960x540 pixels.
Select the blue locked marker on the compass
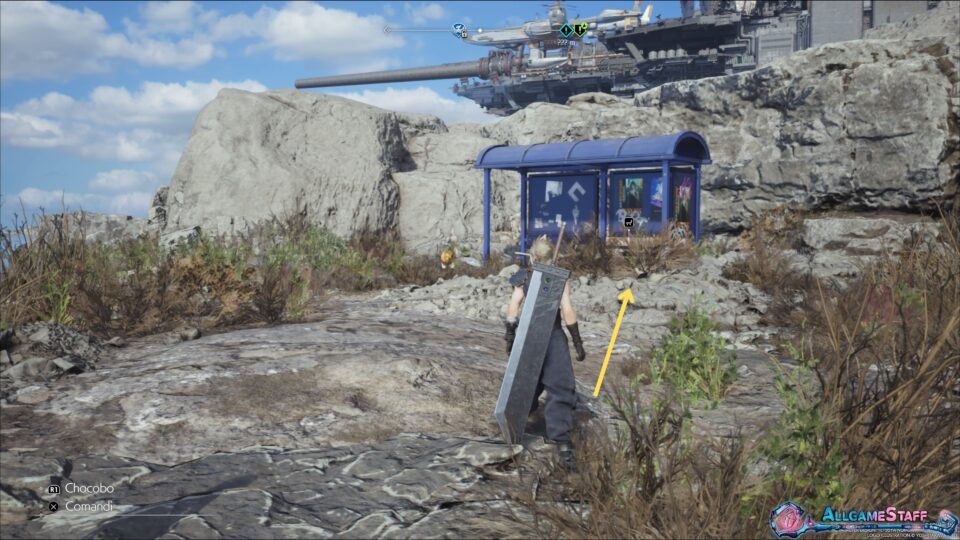pos(459,30)
